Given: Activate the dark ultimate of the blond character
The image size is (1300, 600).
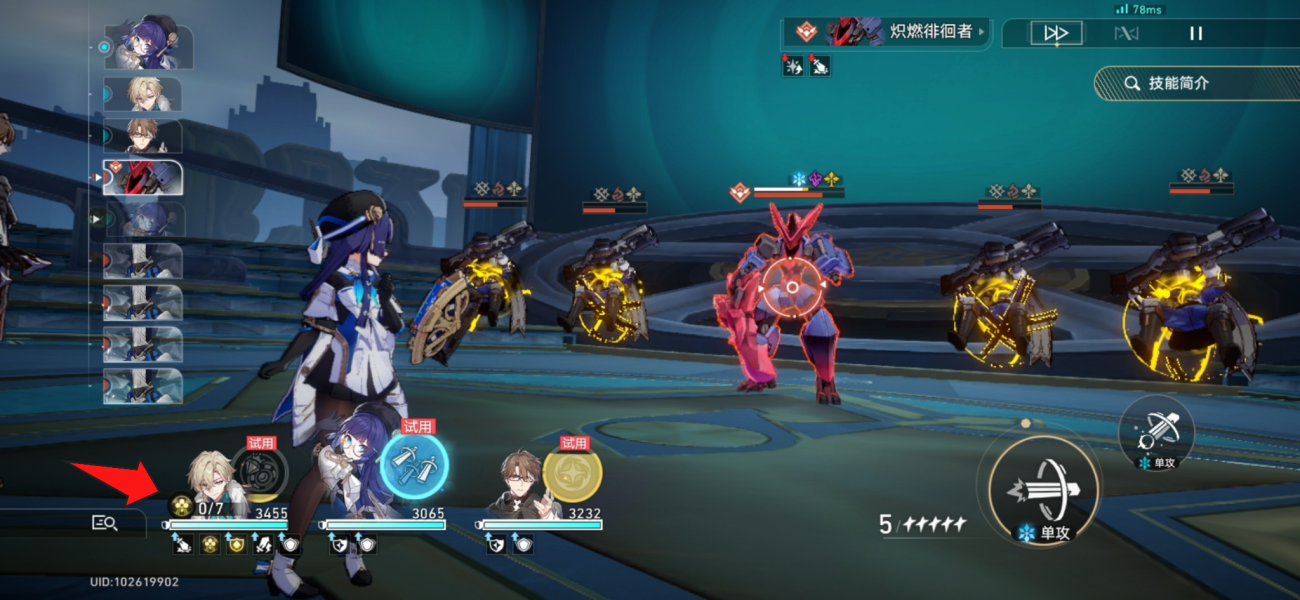Looking at the screenshot, I should (x=260, y=471).
